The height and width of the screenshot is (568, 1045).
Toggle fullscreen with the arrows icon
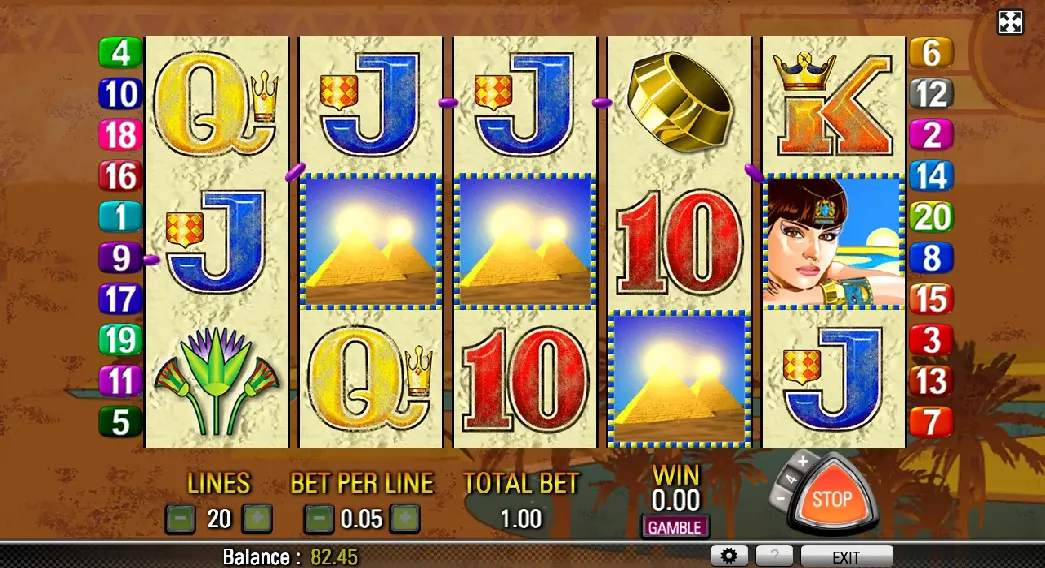tap(1011, 22)
